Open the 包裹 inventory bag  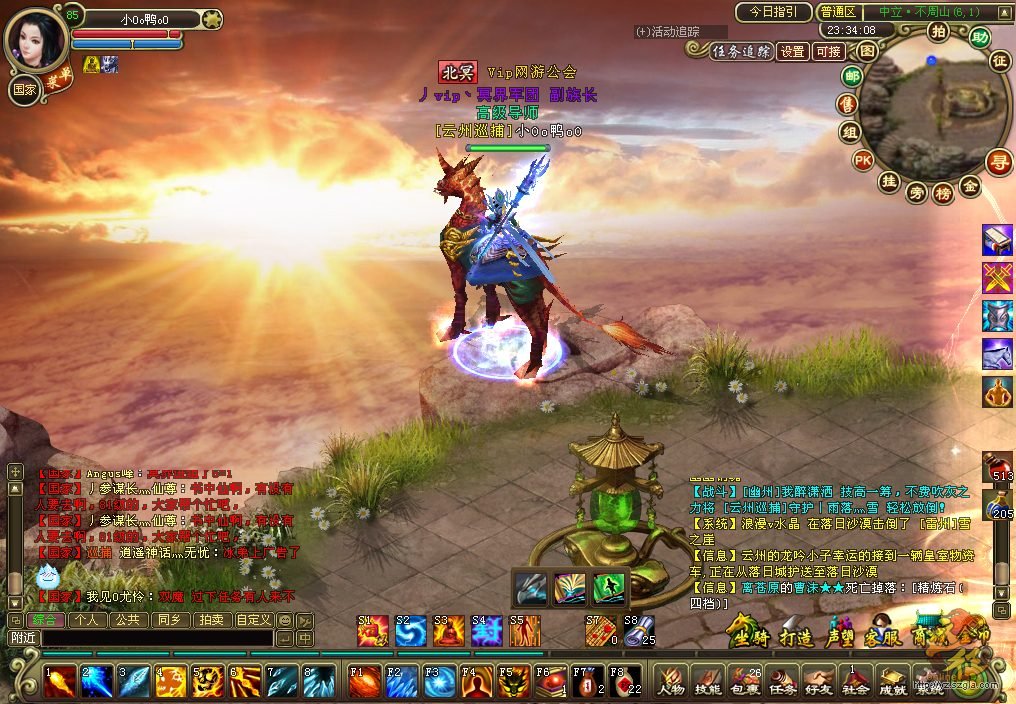click(x=745, y=681)
